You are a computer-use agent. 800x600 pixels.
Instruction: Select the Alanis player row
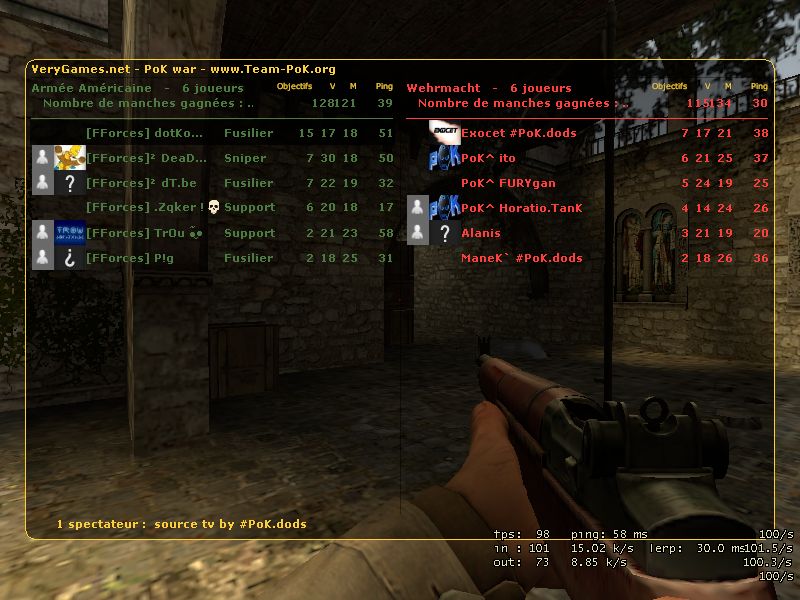(480, 233)
